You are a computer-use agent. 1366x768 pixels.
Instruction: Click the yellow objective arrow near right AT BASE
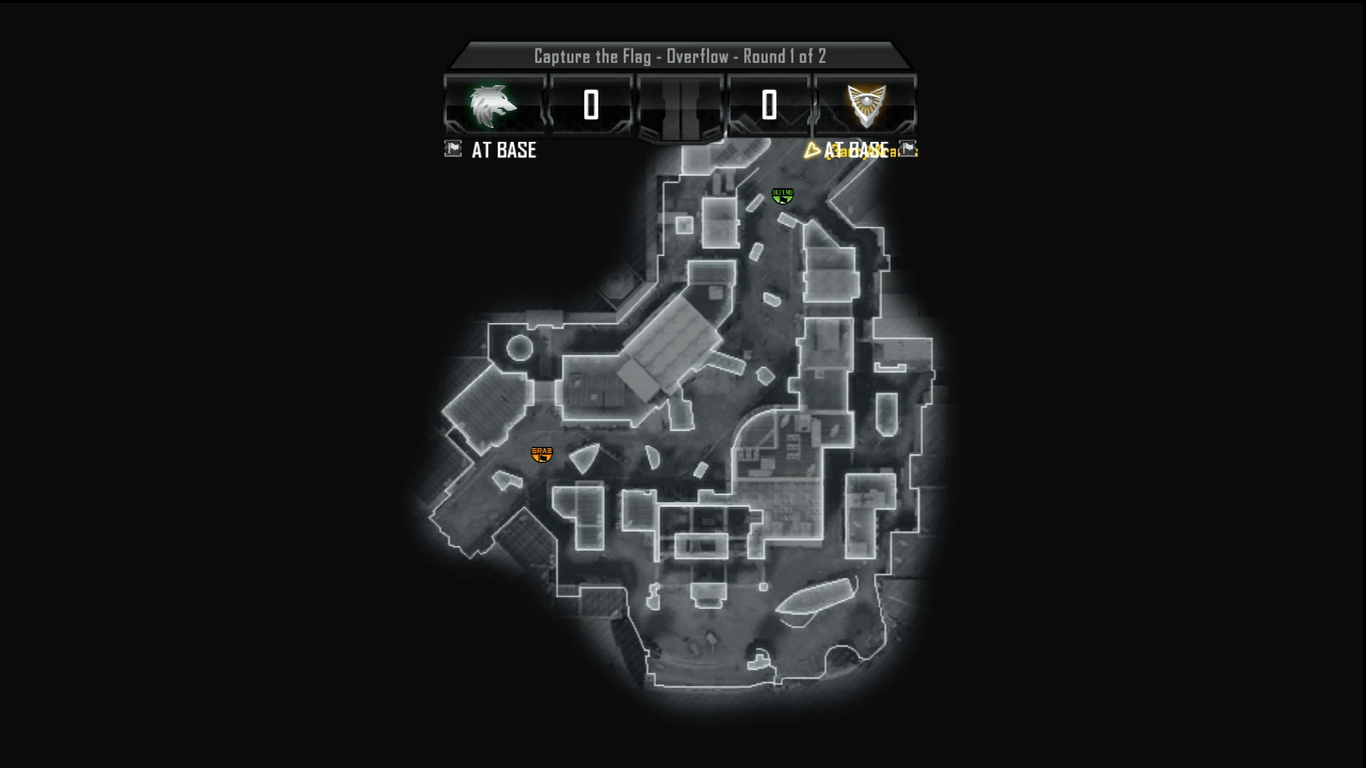(x=812, y=149)
